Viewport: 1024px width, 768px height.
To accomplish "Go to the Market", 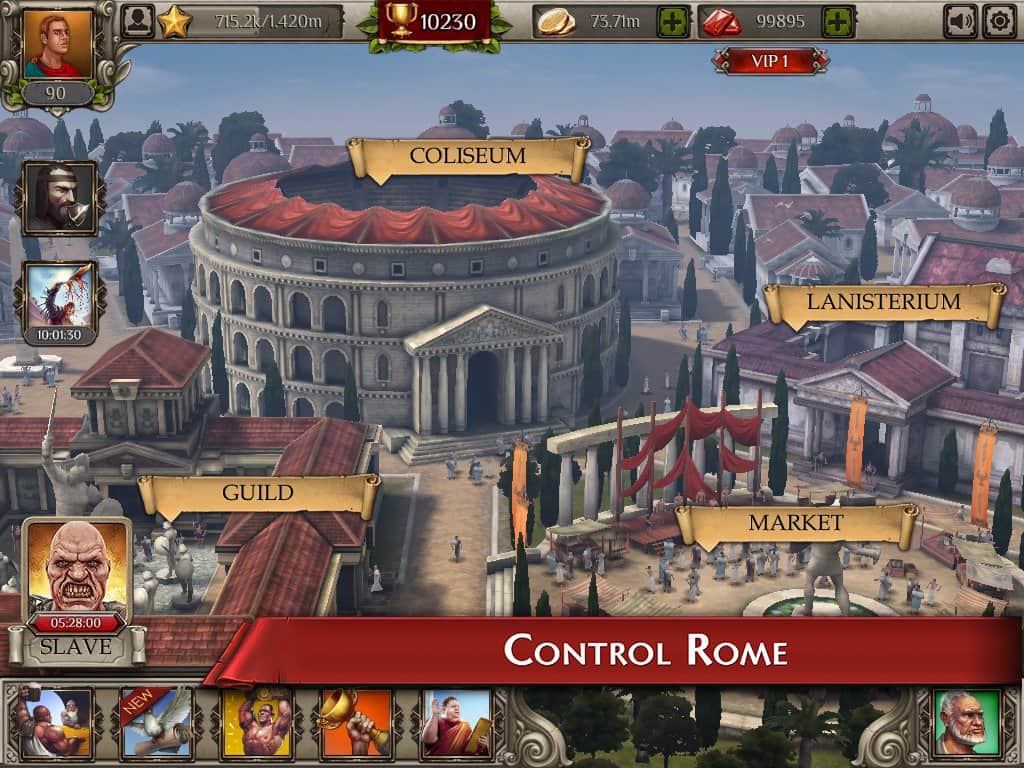I will tap(796, 522).
